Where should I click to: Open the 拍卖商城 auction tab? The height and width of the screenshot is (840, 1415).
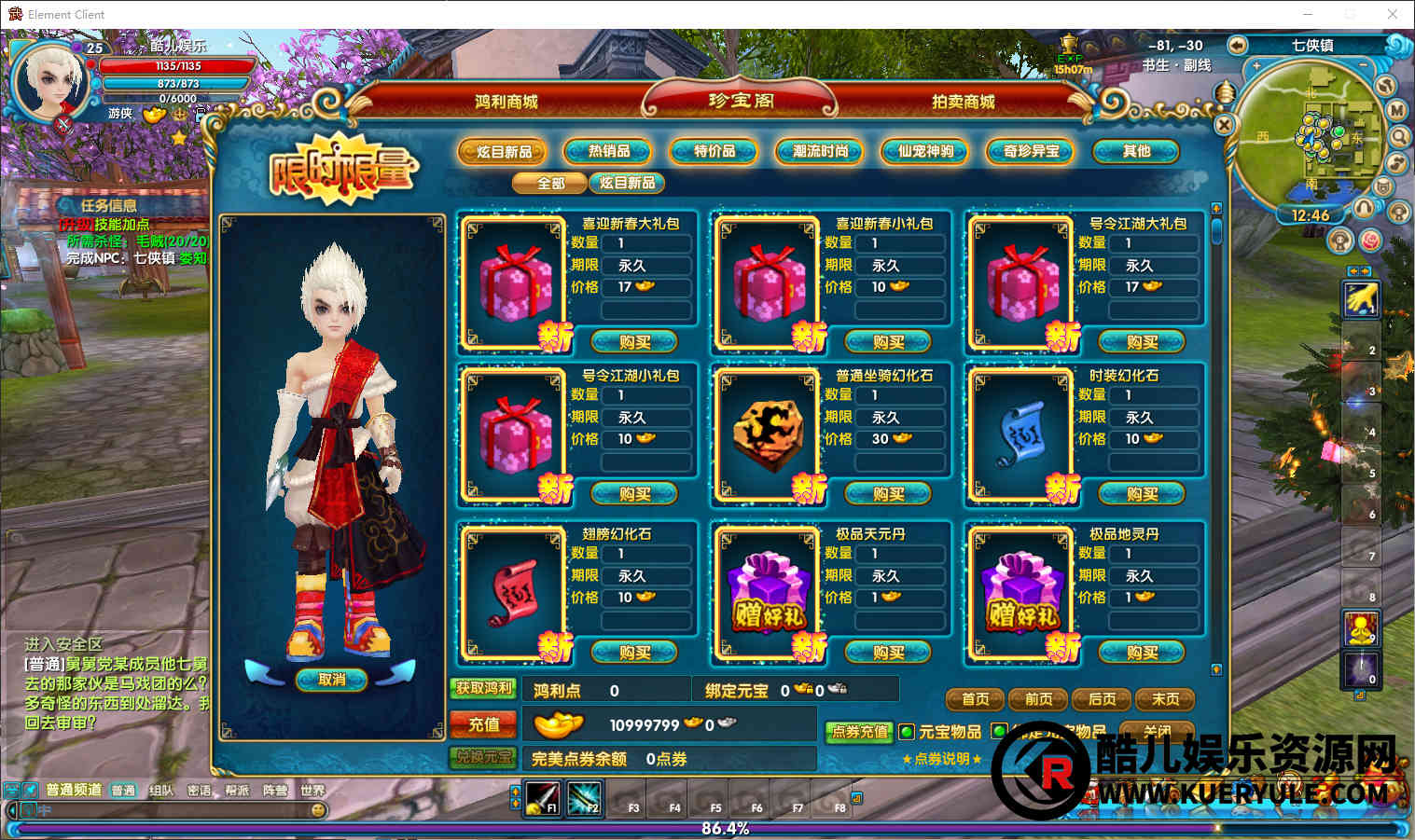pos(963,102)
